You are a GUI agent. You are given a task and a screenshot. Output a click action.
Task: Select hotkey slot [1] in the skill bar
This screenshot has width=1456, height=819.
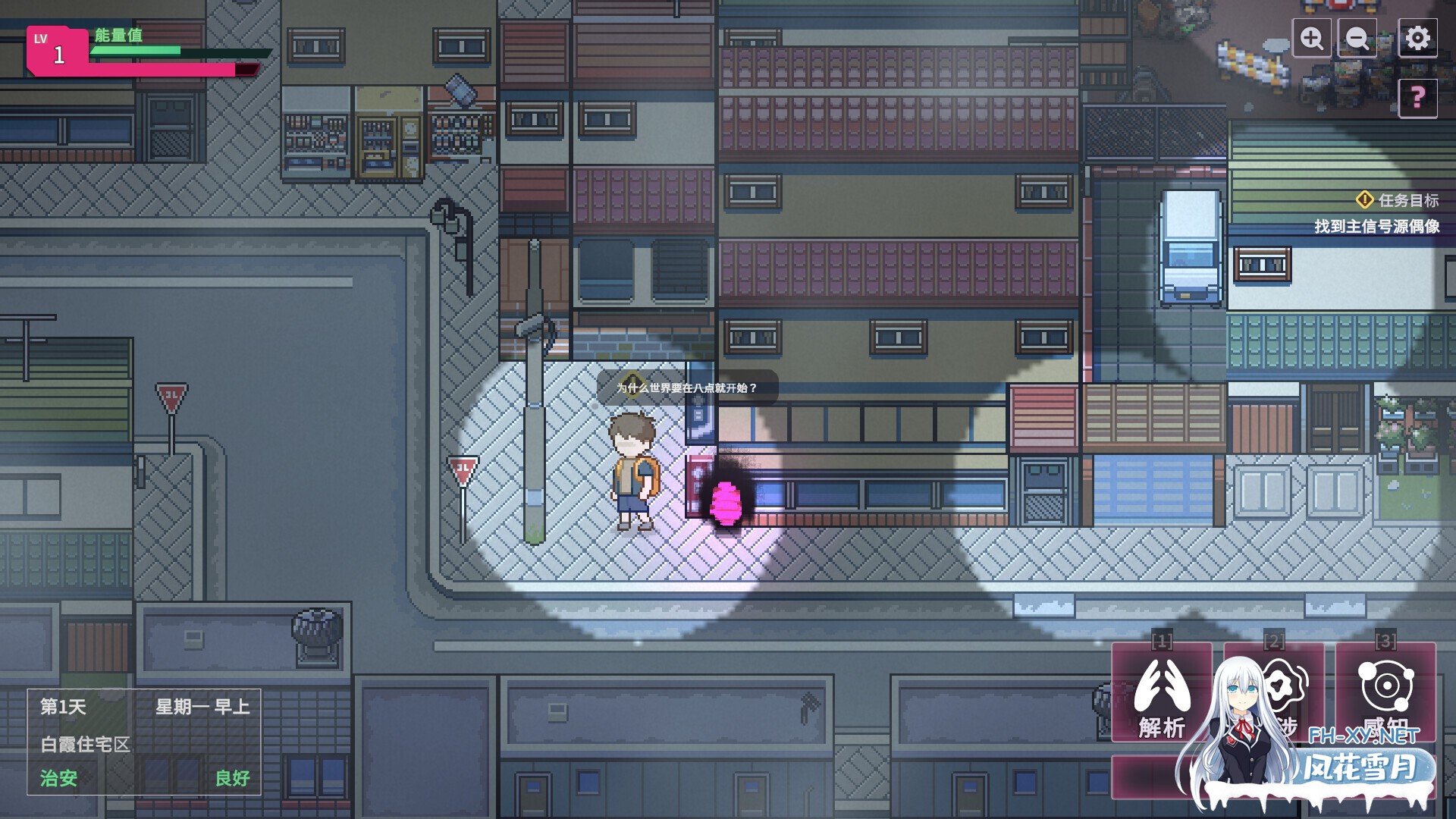pyautogui.click(x=1160, y=641)
